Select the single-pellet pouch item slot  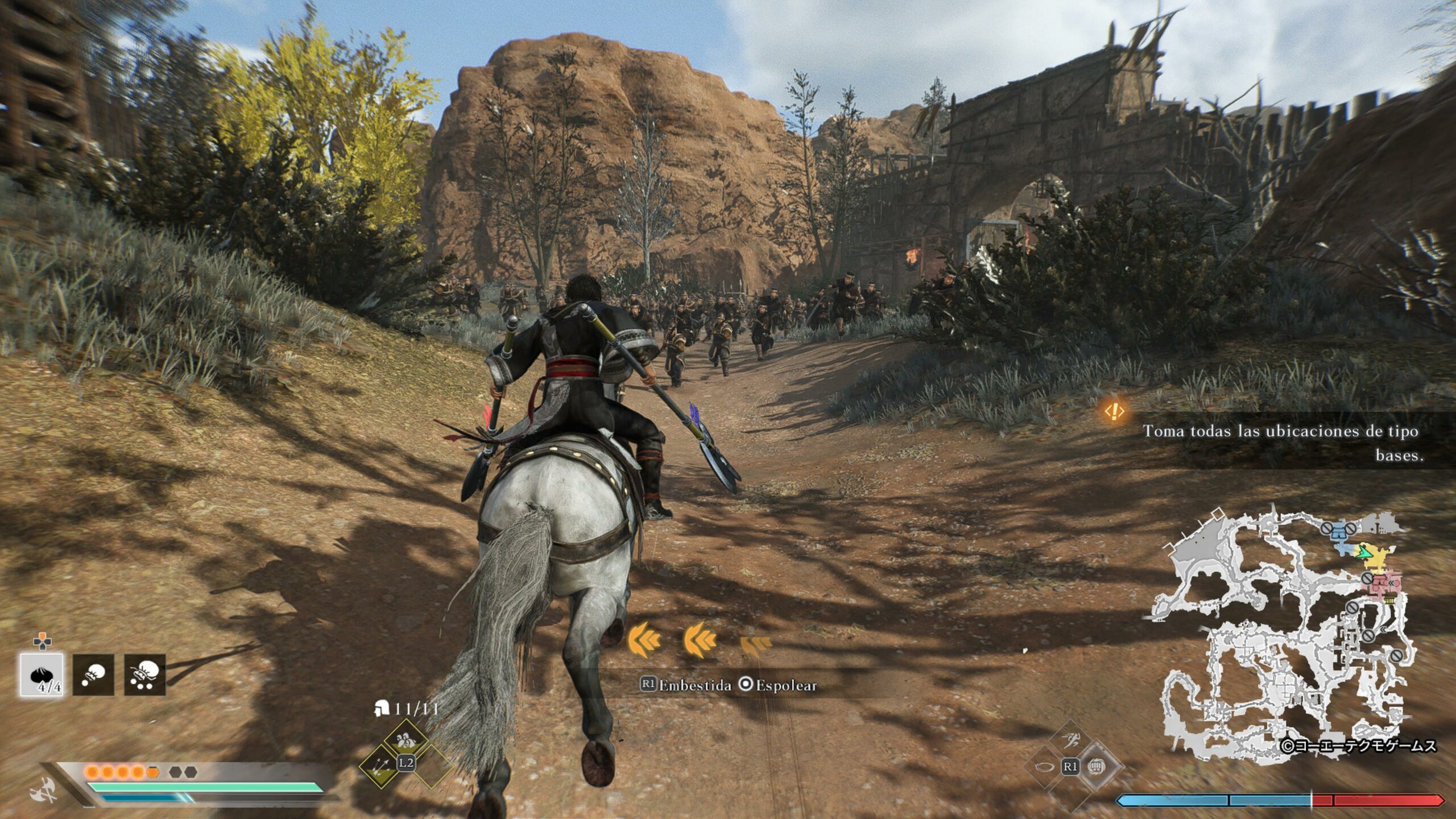(93, 675)
